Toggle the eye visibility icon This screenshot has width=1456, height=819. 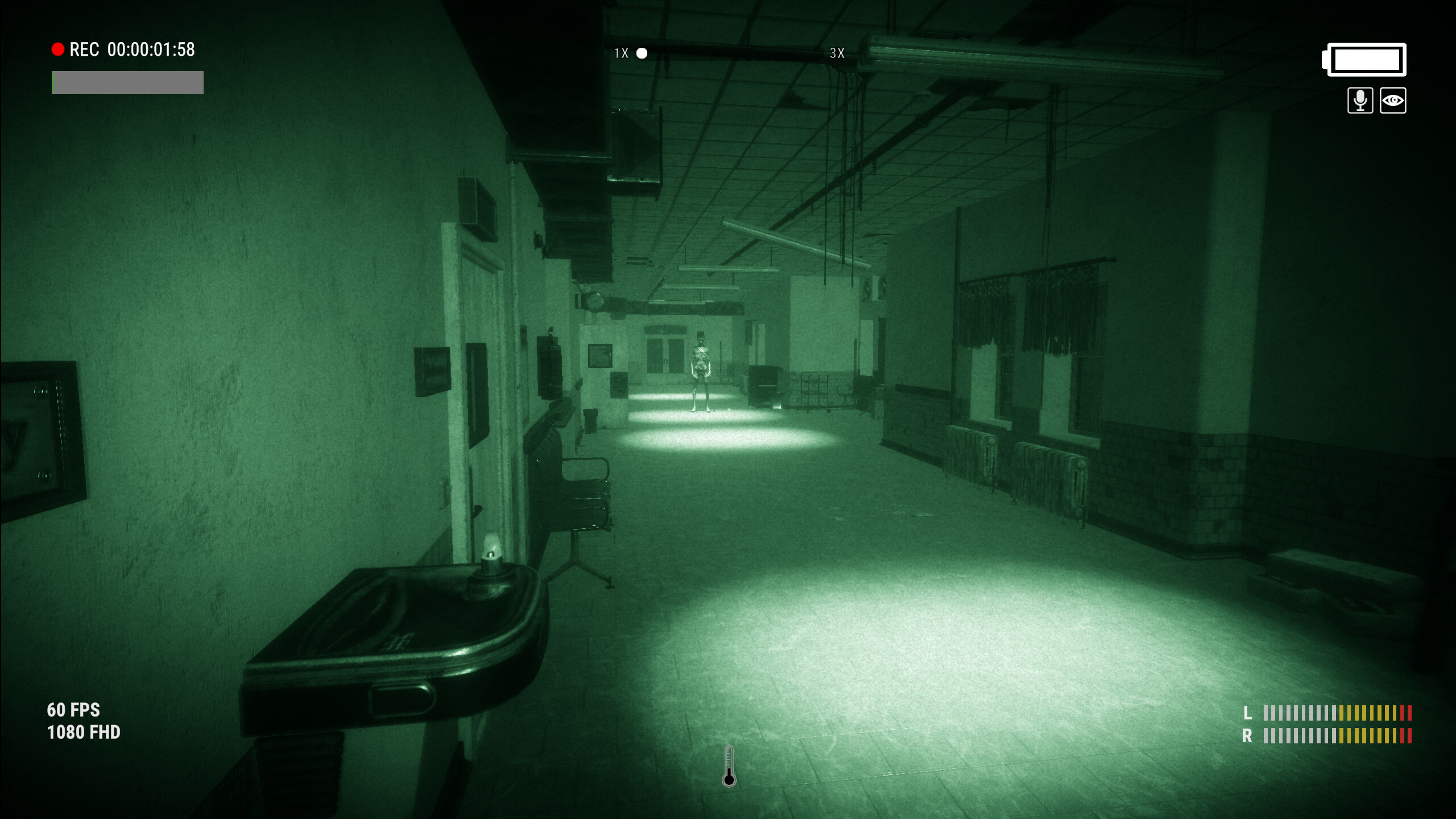(x=1393, y=101)
